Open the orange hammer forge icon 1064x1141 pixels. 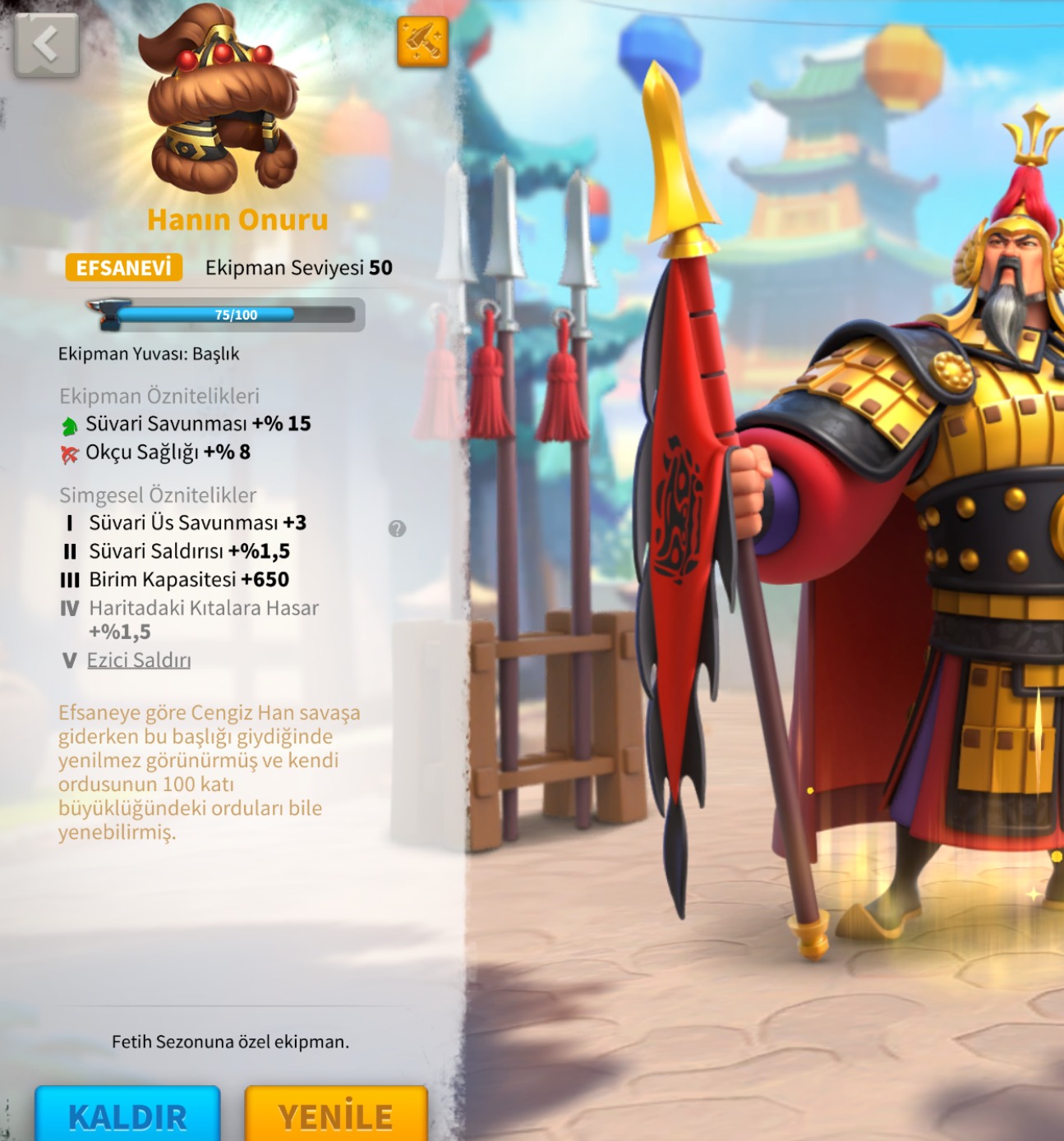422,41
